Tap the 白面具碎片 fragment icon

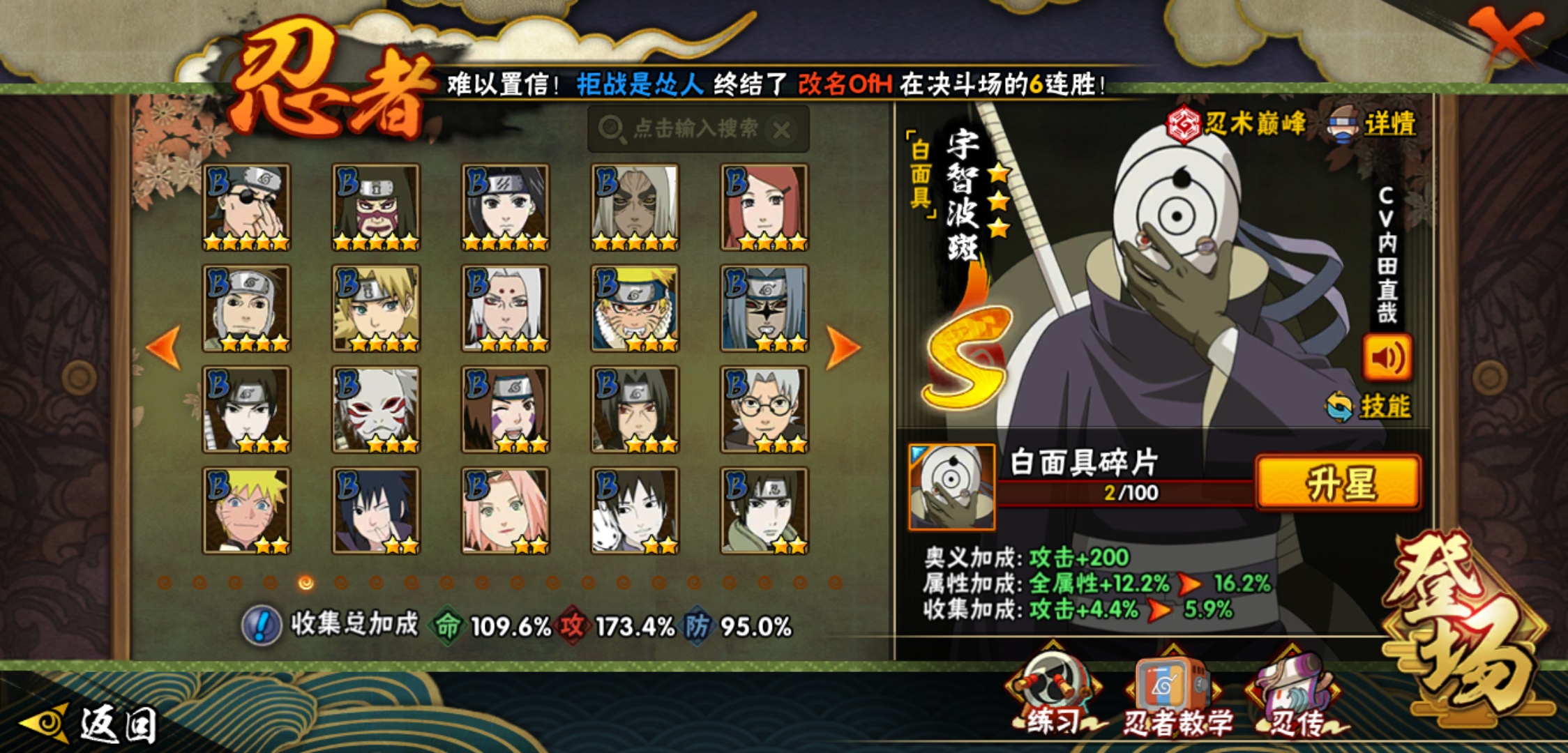click(951, 487)
